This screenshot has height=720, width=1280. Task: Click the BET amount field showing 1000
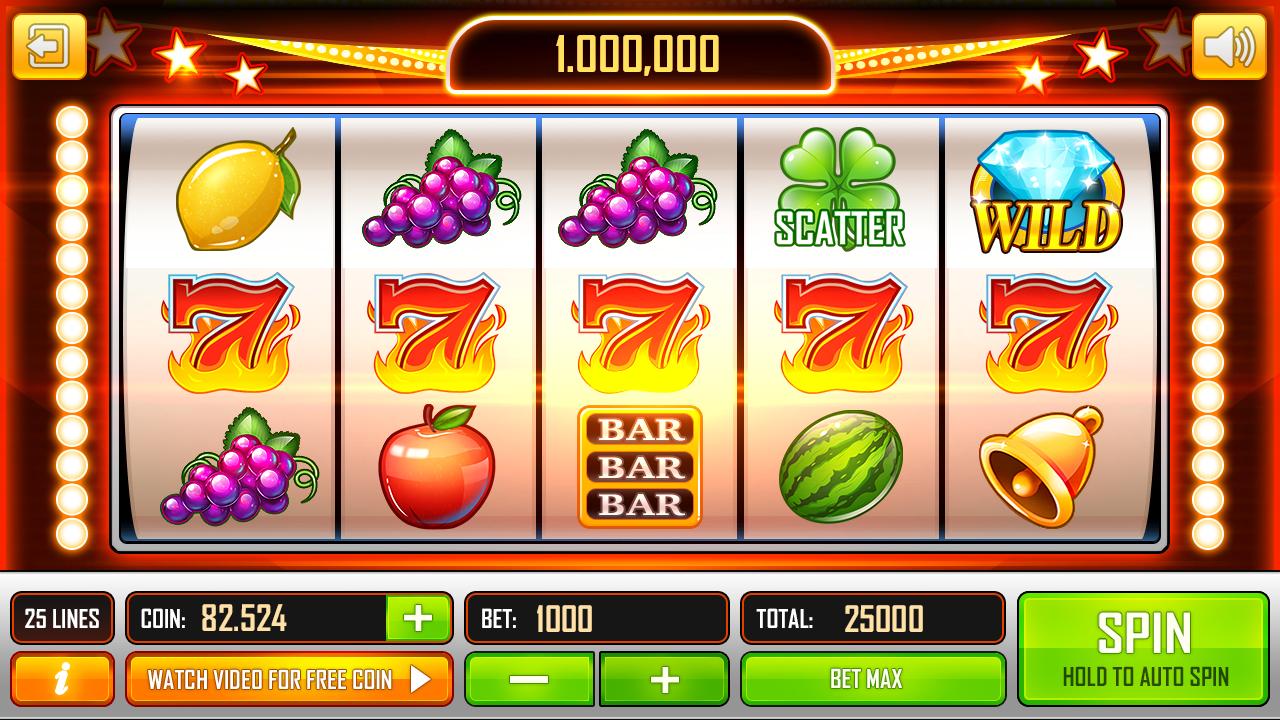[x=595, y=618]
